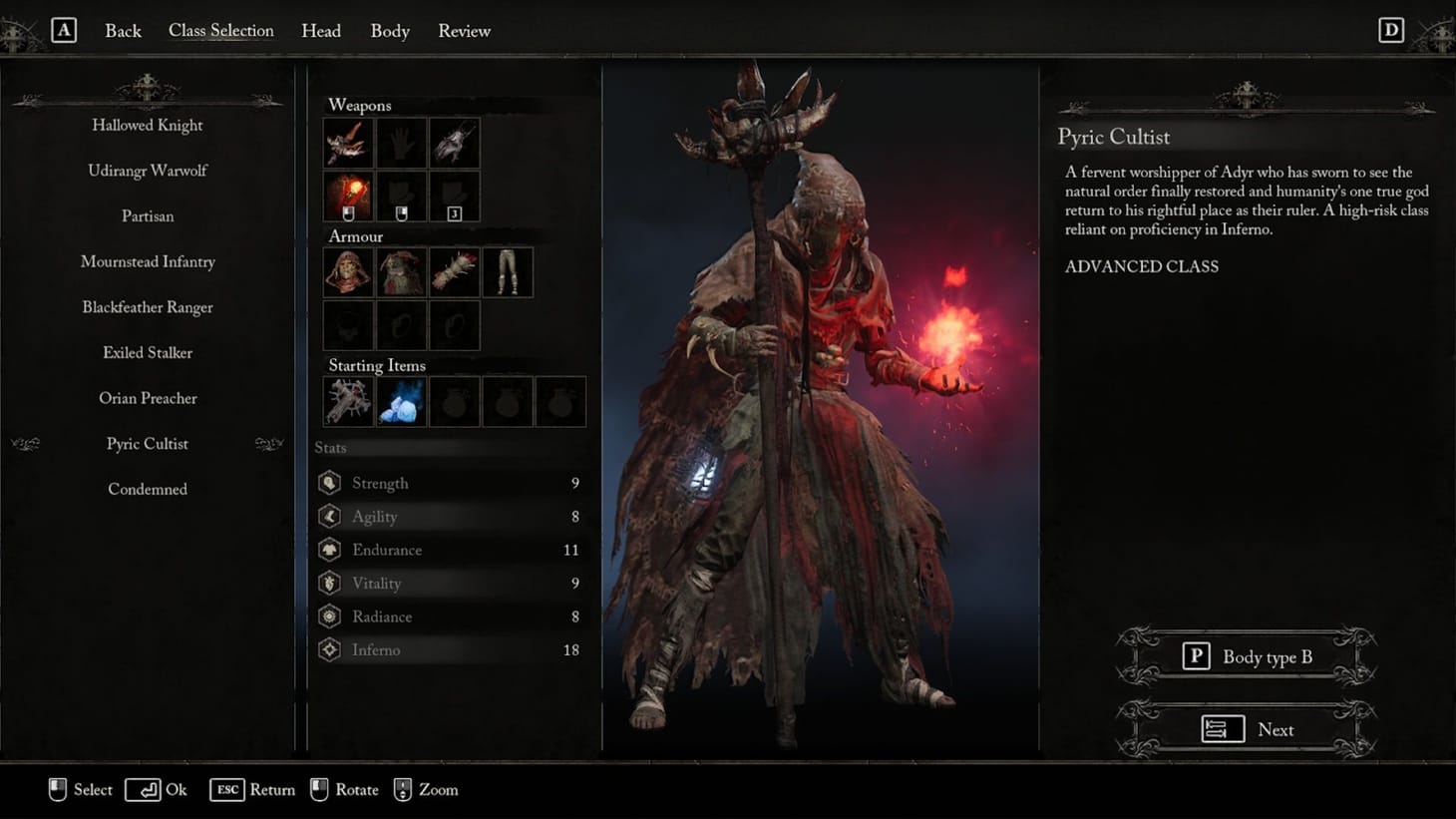Viewport: 1456px width, 819px height.
Task: Select the dagger weapon slot icon
Action: click(347, 143)
